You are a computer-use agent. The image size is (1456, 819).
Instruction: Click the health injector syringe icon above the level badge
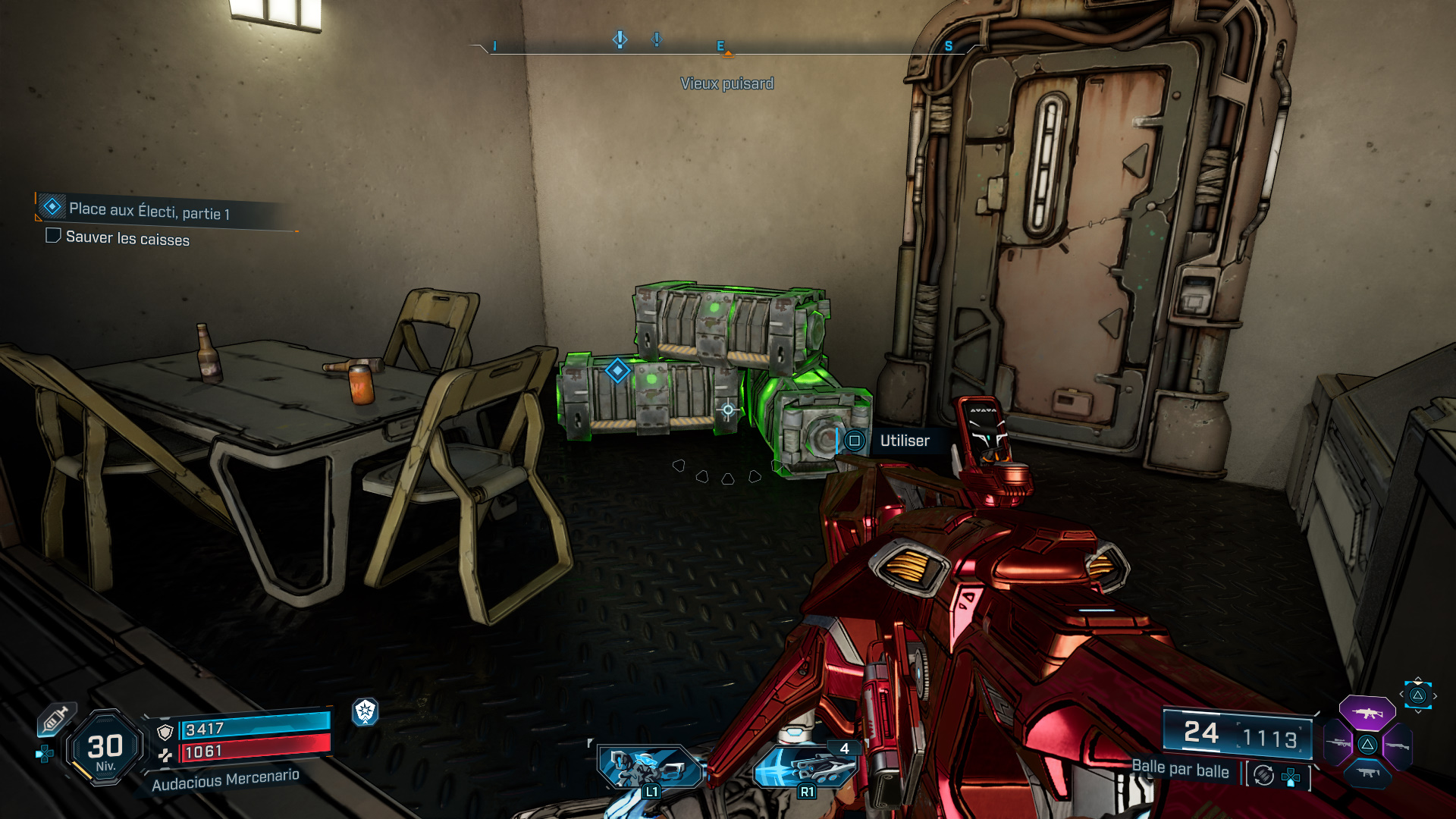[x=55, y=720]
